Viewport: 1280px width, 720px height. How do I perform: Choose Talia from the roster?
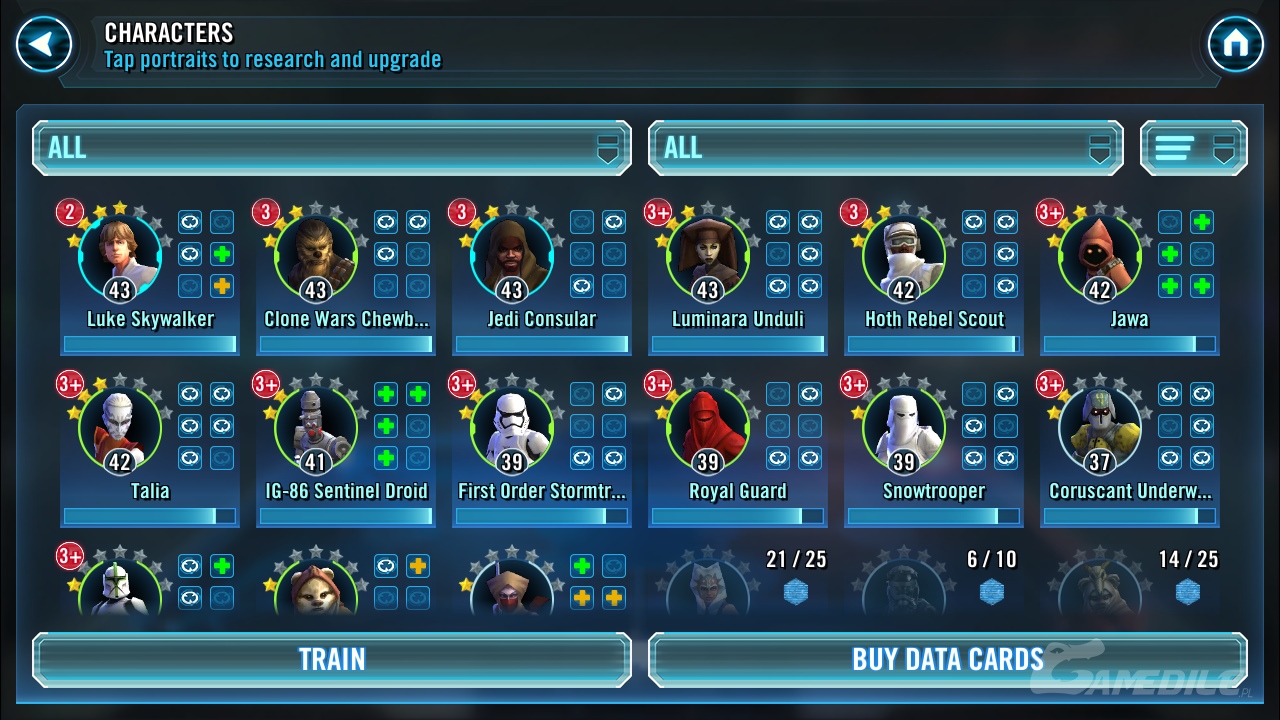(x=120, y=429)
